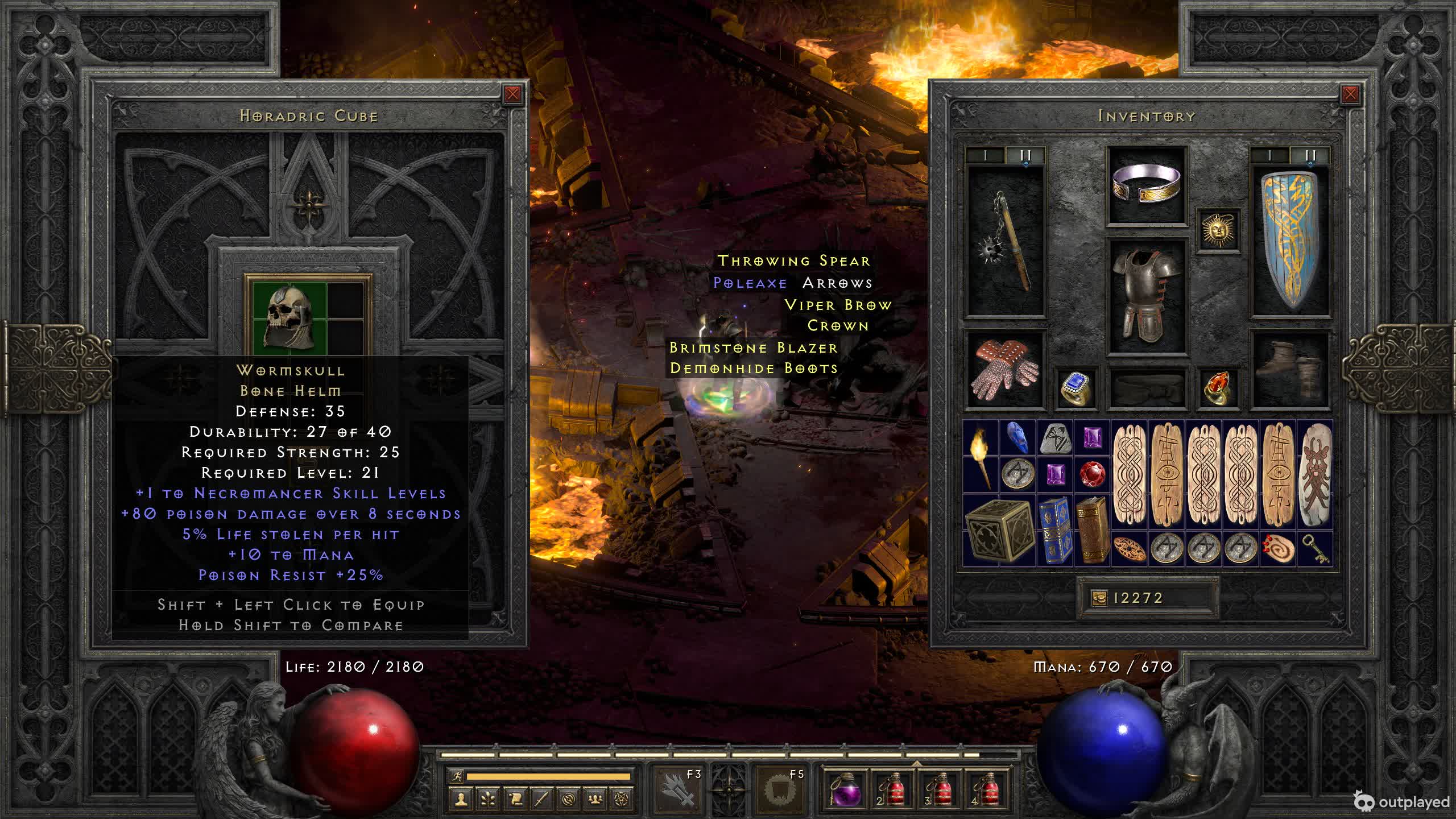The width and height of the screenshot is (1456, 819).
Task: Open the quest log scroll button
Action: tap(515, 799)
